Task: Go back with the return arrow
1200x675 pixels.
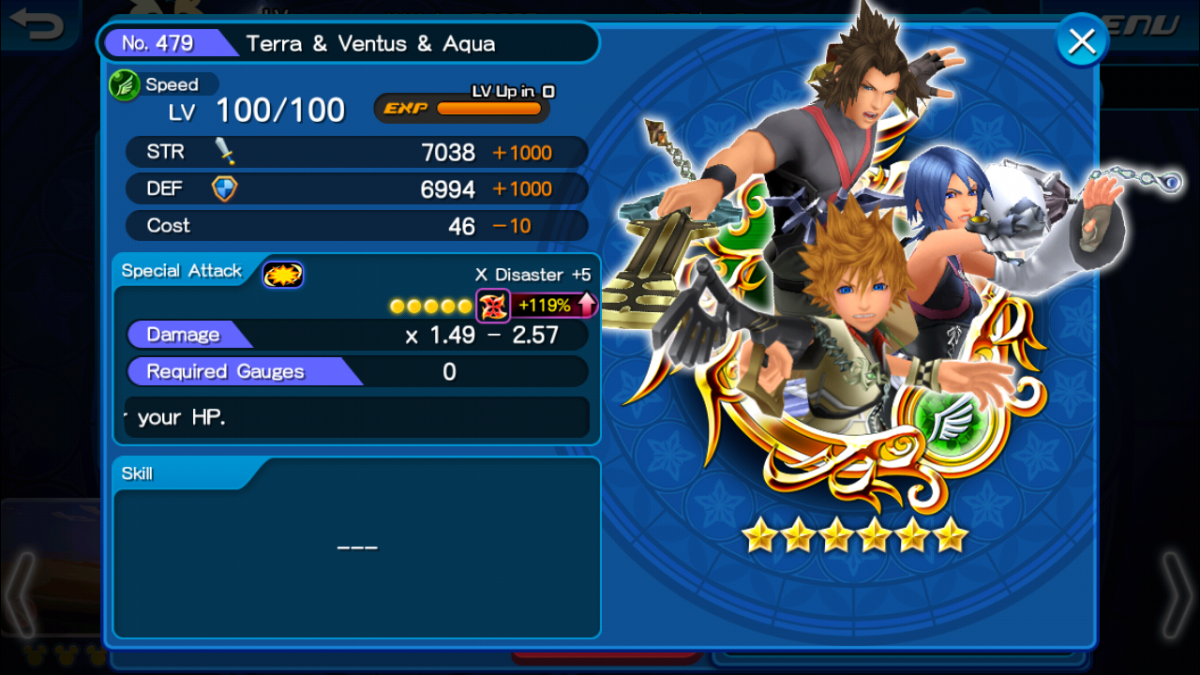Action: pyautogui.click(x=36, y=24)
